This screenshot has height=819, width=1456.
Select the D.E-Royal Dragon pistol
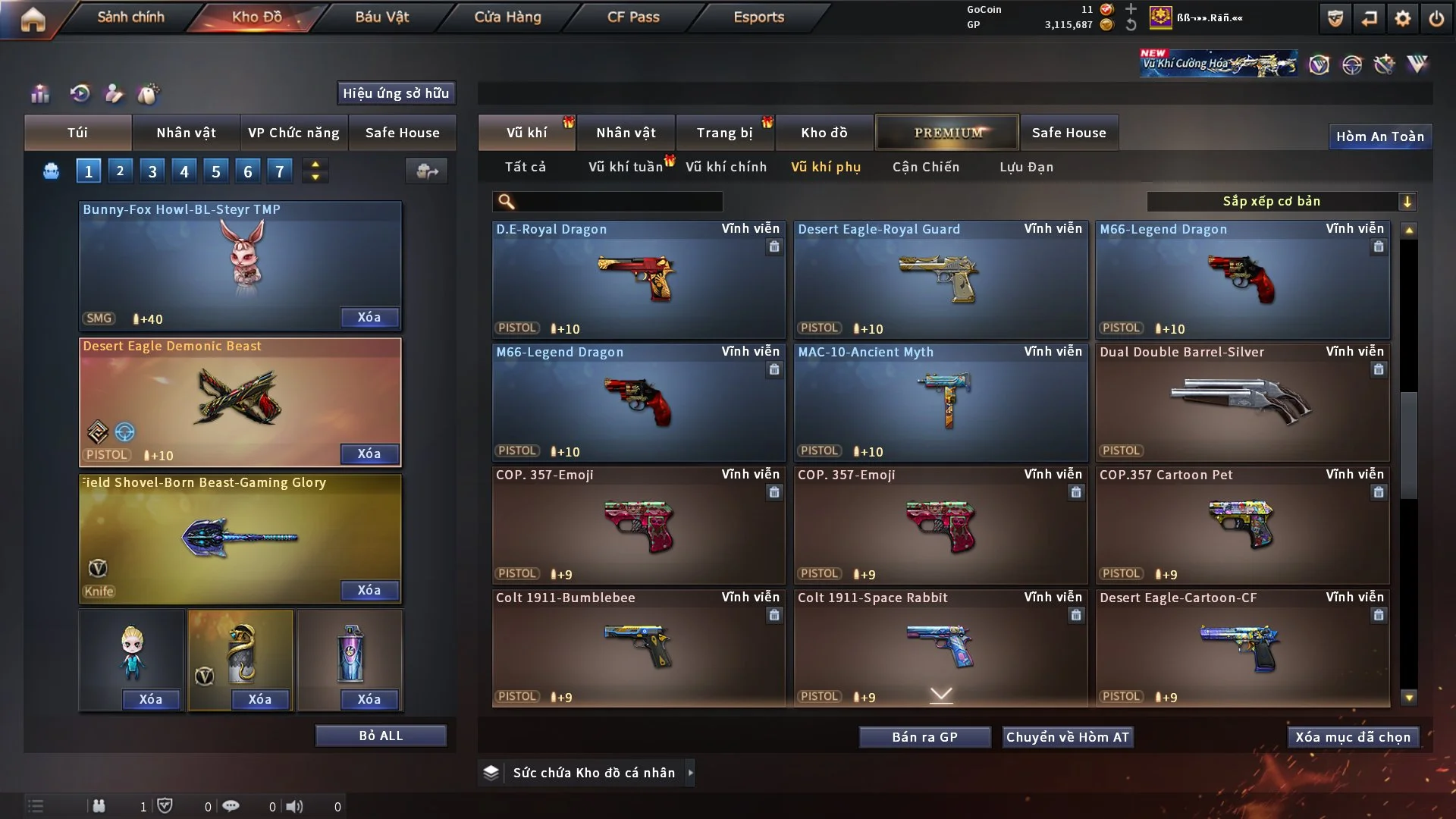(638, 280)
